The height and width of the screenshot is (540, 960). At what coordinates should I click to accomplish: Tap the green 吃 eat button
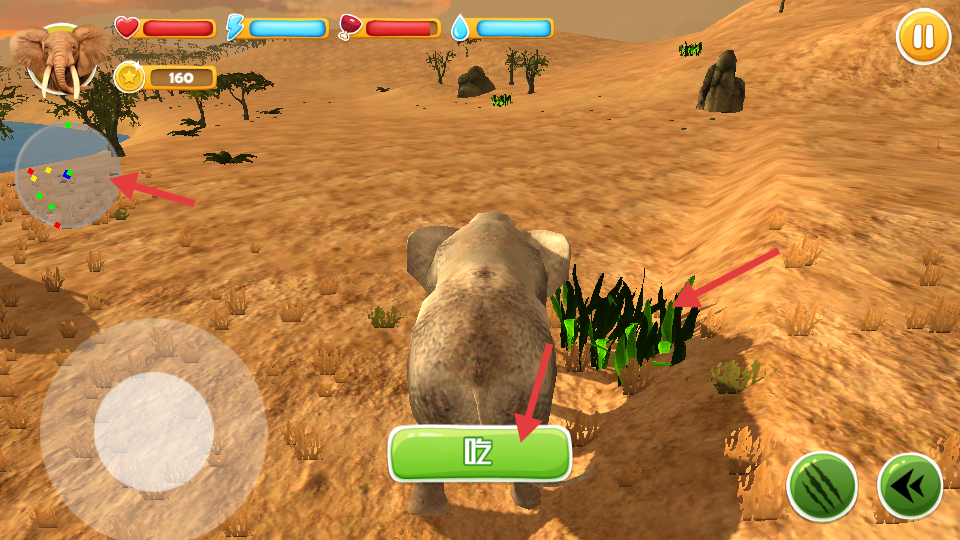(479, 454)
